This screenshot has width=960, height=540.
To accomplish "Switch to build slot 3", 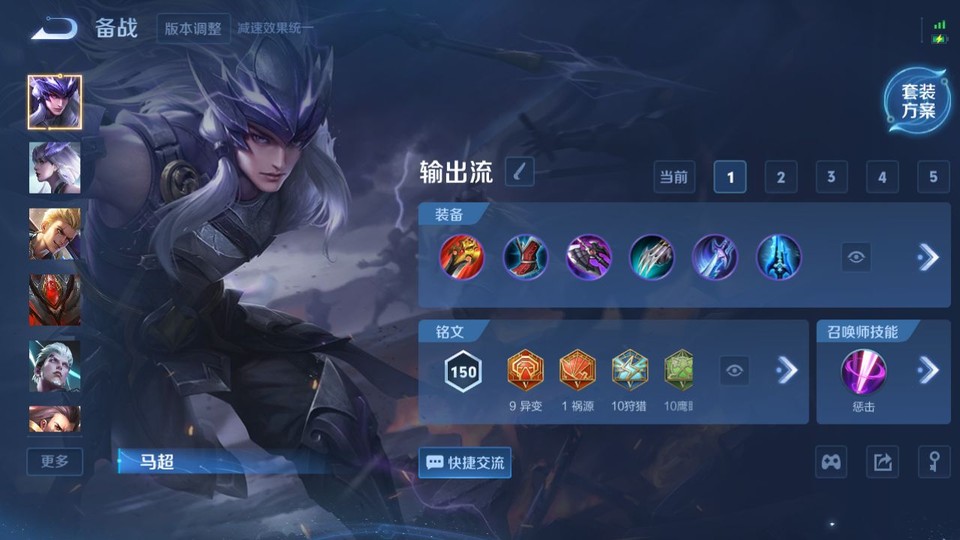I will pyautogui.click(x=831, y=177).
